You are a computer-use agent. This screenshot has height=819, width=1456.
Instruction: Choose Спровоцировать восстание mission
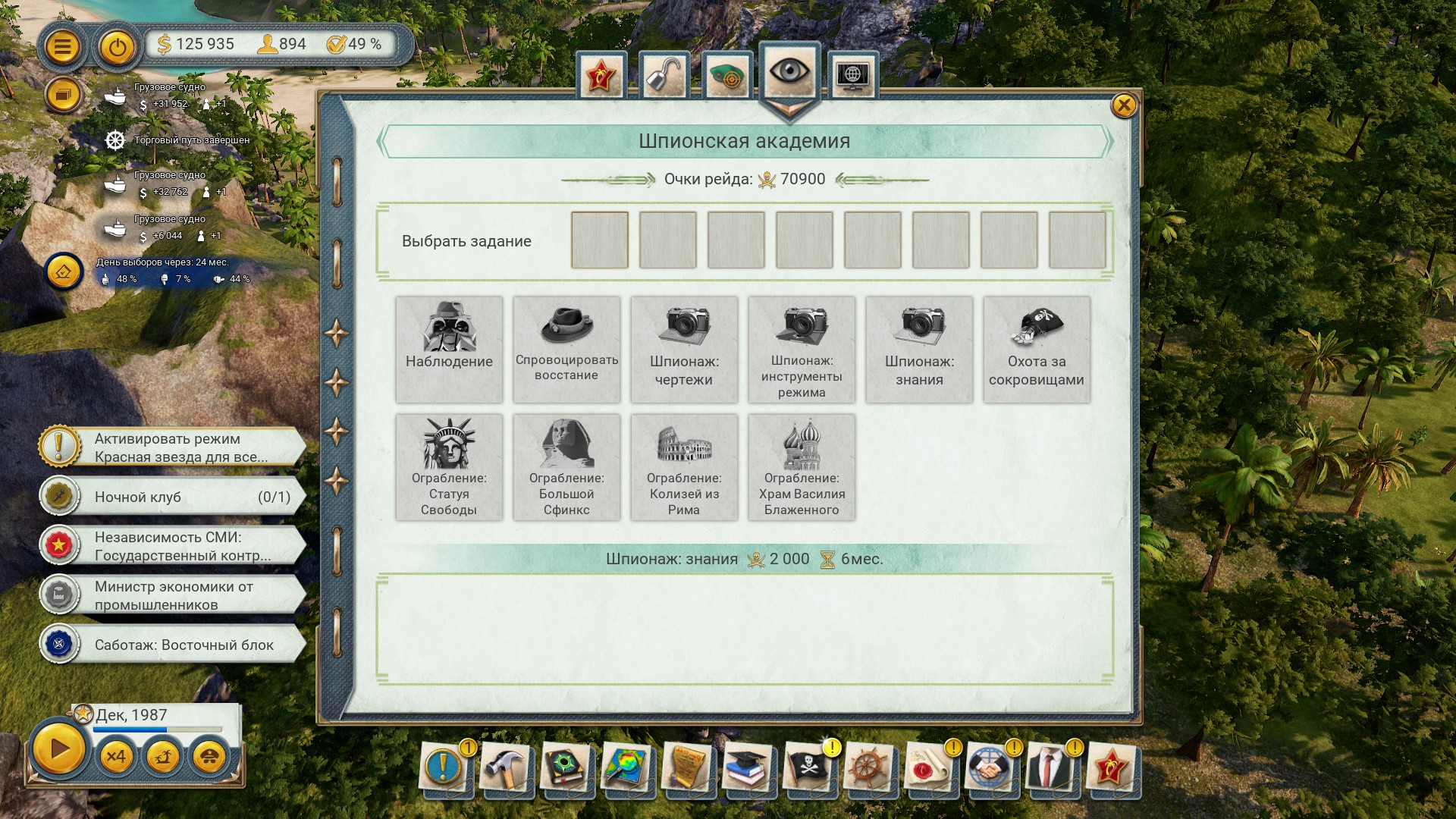point(566,349)
